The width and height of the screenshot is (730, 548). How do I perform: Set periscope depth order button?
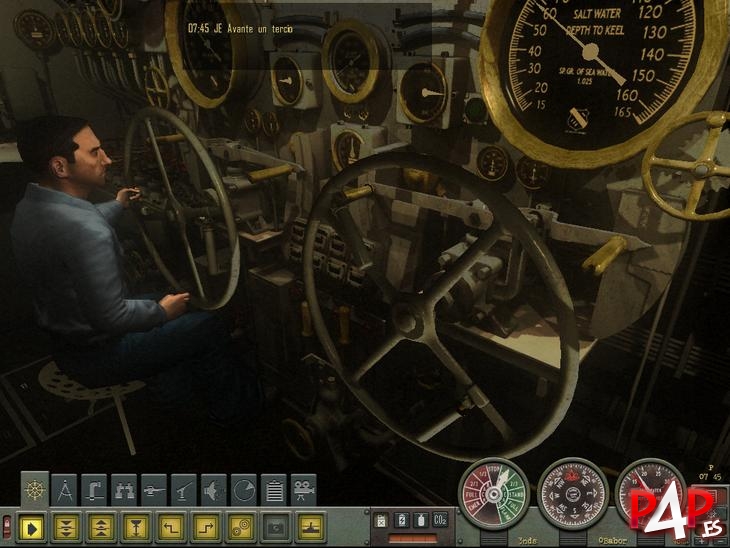tap(134, 524)
